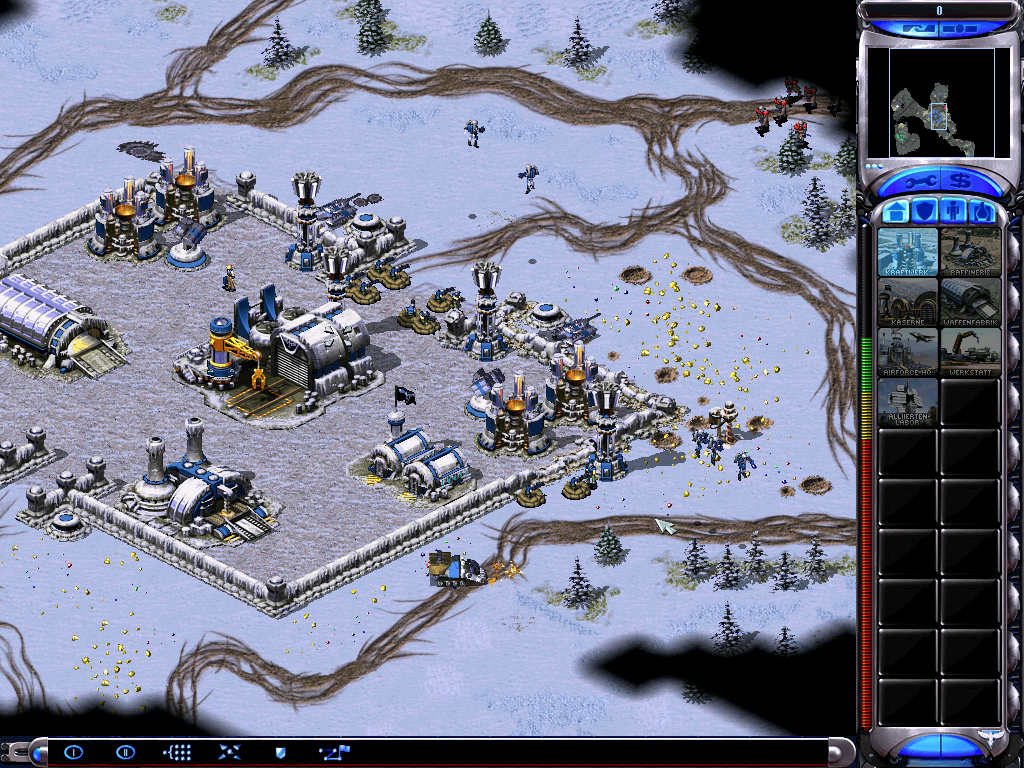Open the infantry tab with soldier icon
Screen dimensions: 1024x768
(953, 211)
